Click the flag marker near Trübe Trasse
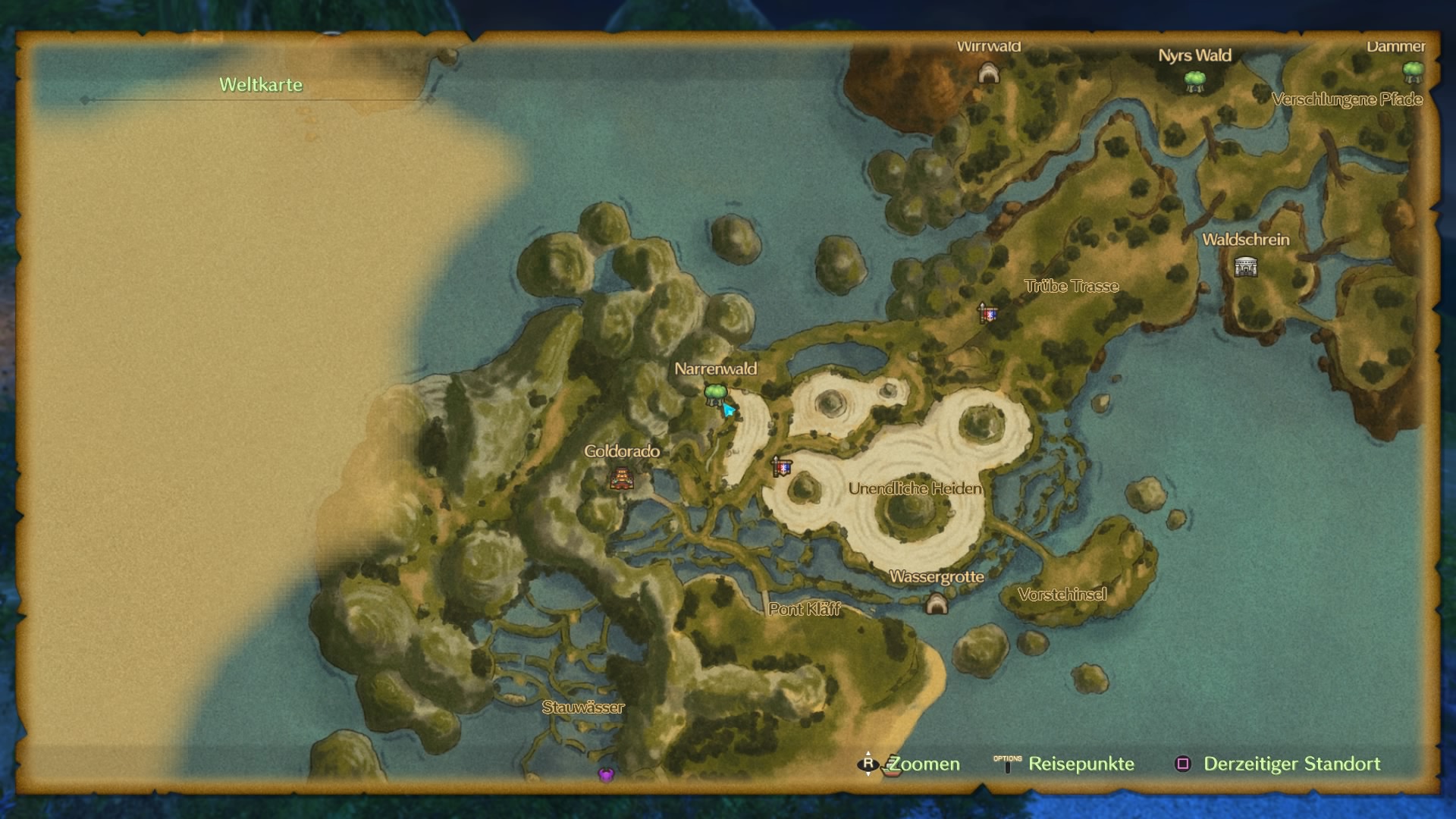The image size is (1456, 819). (x=987, y=312)
